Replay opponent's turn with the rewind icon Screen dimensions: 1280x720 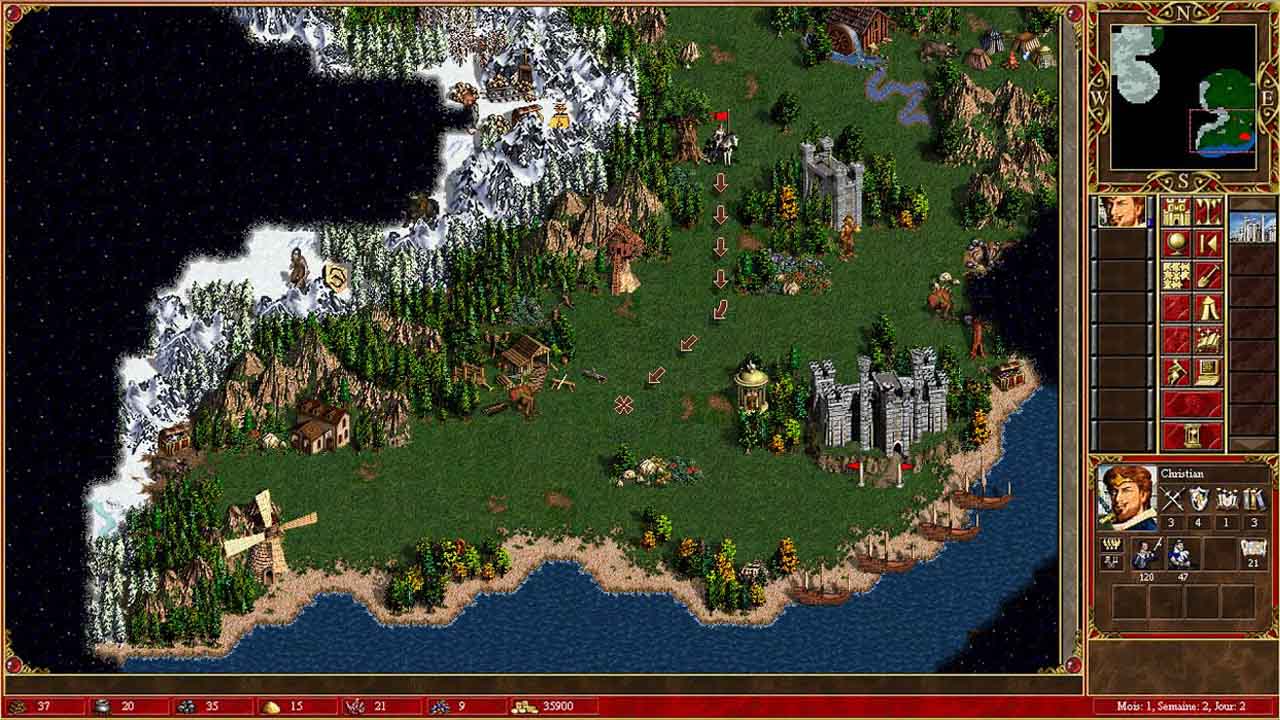(1207, 242)
